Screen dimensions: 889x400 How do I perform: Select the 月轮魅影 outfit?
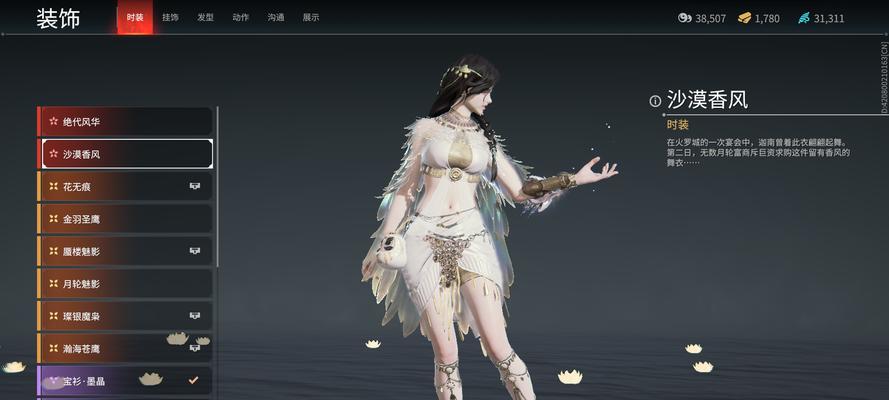pyautogui.click(x=125, y=284)
